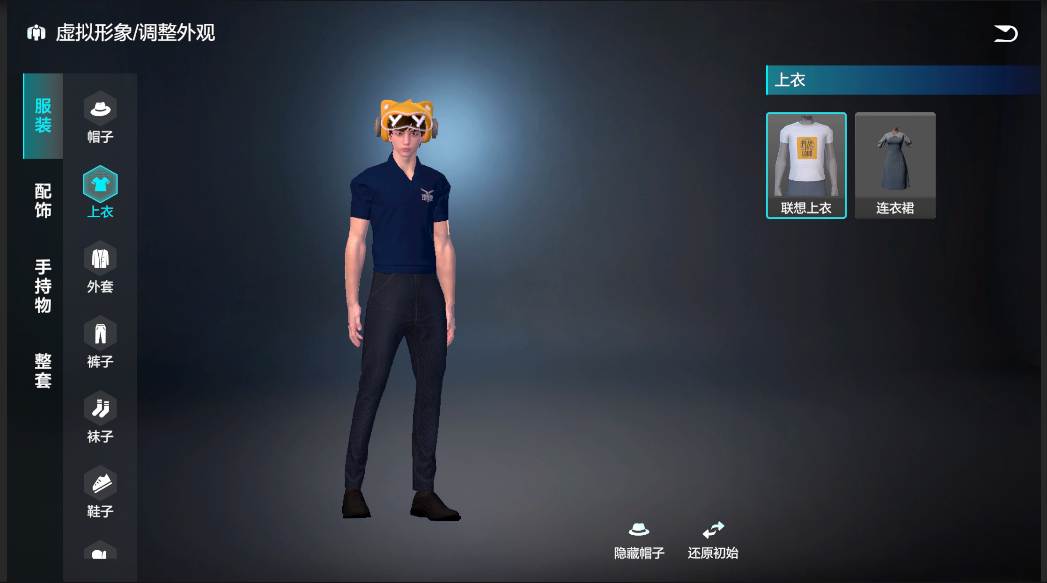Choose the 帽子 hat category
The width and height of the screenshot is (1047, 583).
100,117
